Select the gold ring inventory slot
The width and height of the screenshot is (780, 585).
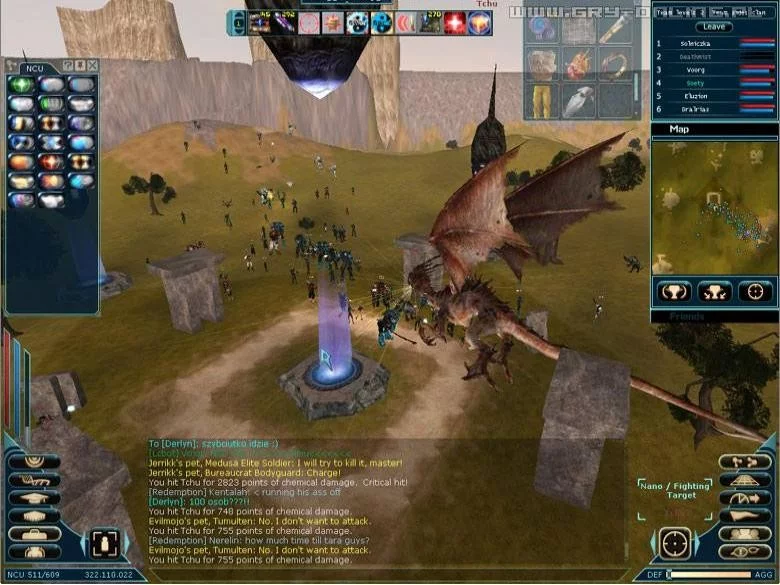click(613, 64)
